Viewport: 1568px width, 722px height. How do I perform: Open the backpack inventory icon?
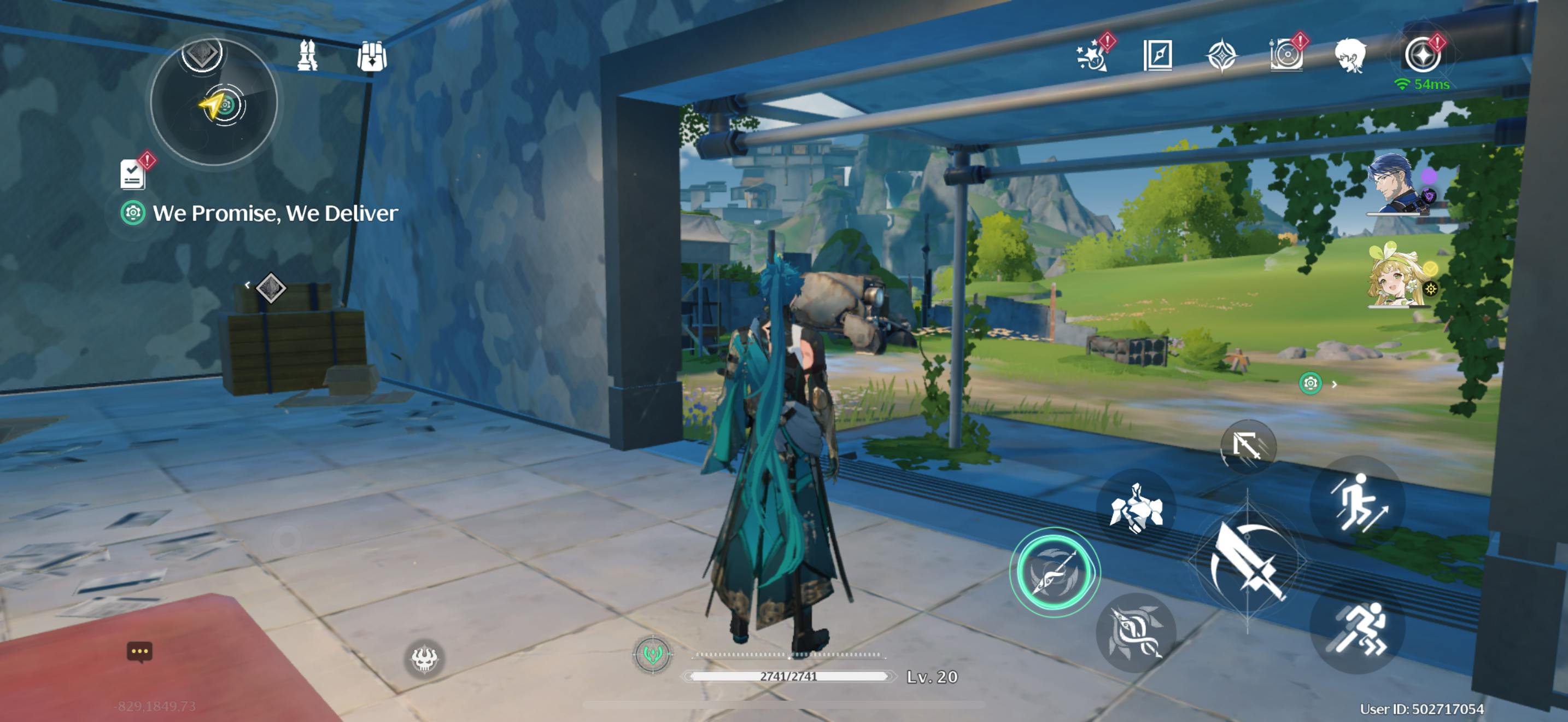[x=371, y=57]
